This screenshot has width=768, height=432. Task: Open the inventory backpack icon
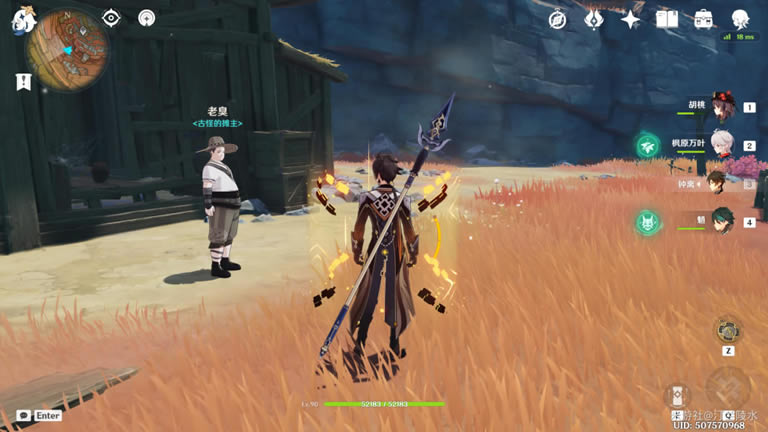pyautogui.click(x=703, y=19)
